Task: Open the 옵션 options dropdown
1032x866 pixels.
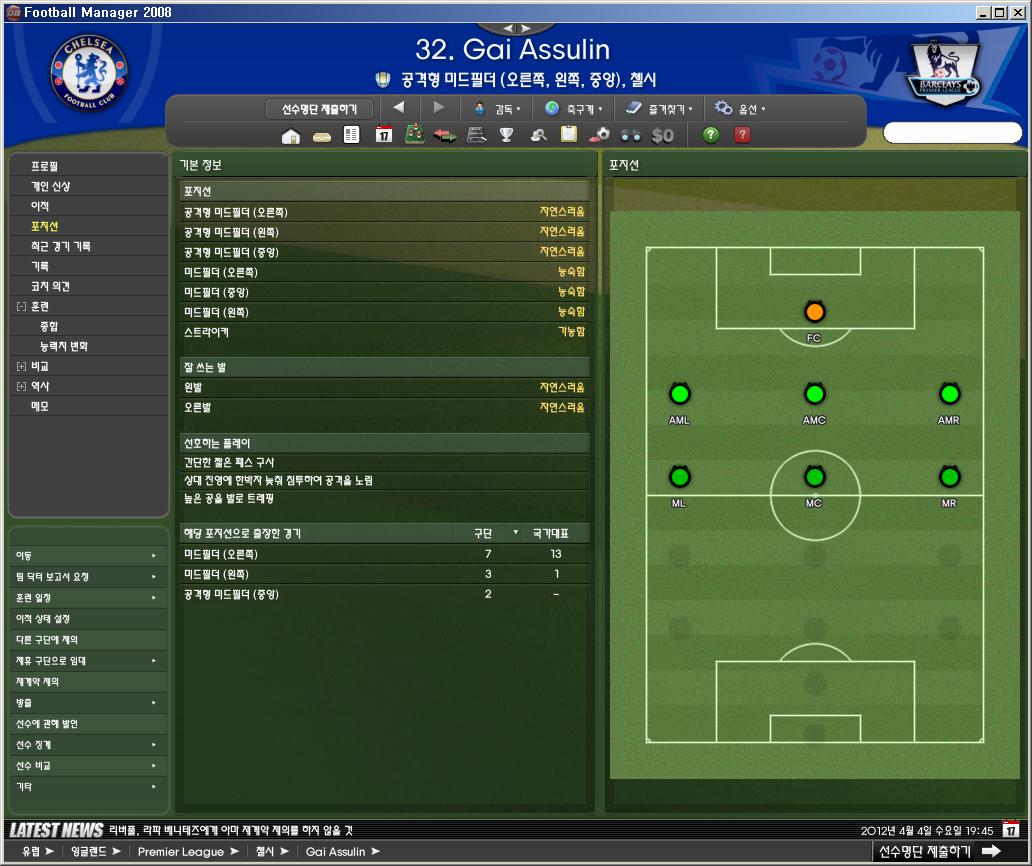Action: (x=741, y=109)
